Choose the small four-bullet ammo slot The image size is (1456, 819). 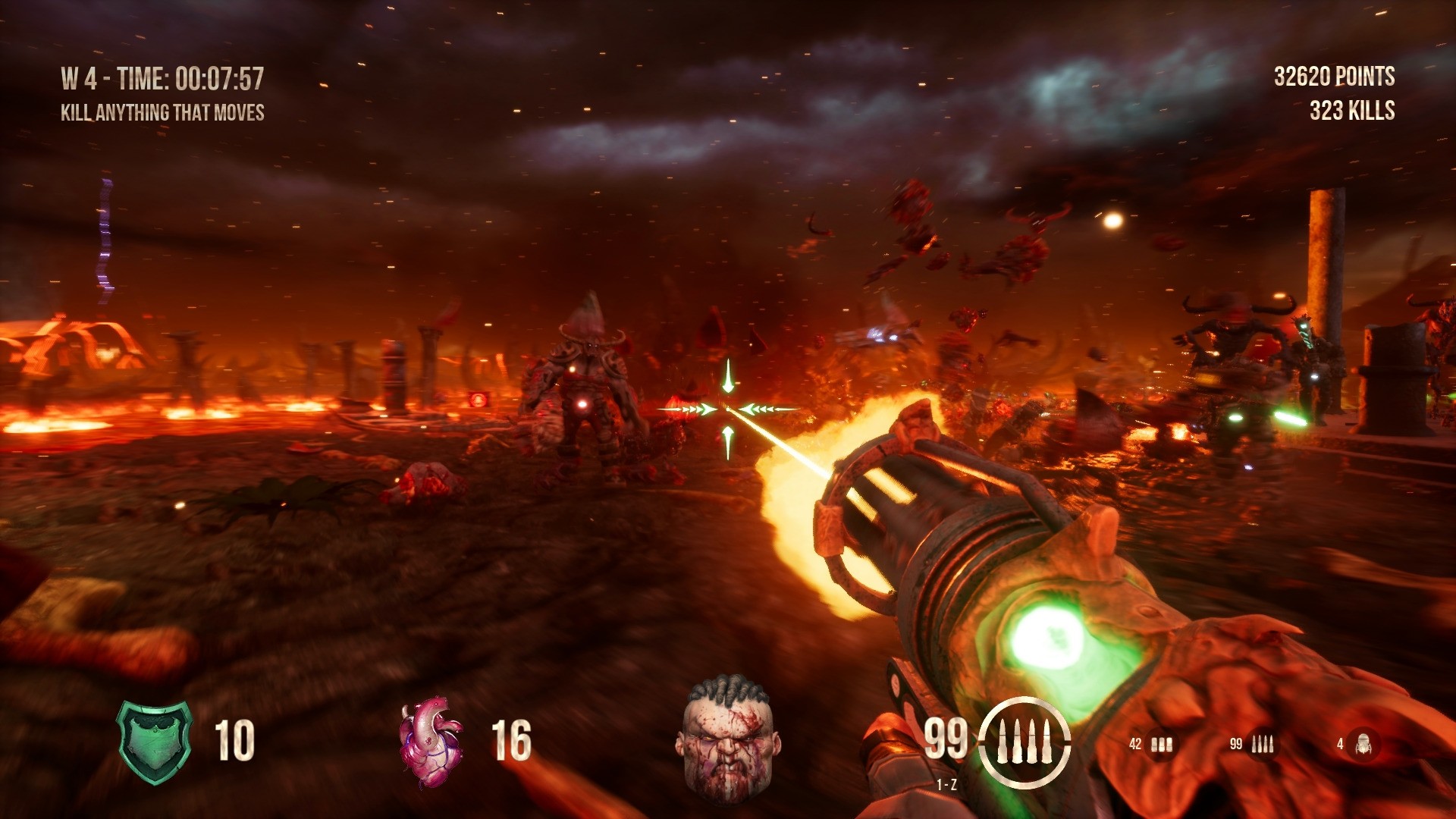point(1262,745)
